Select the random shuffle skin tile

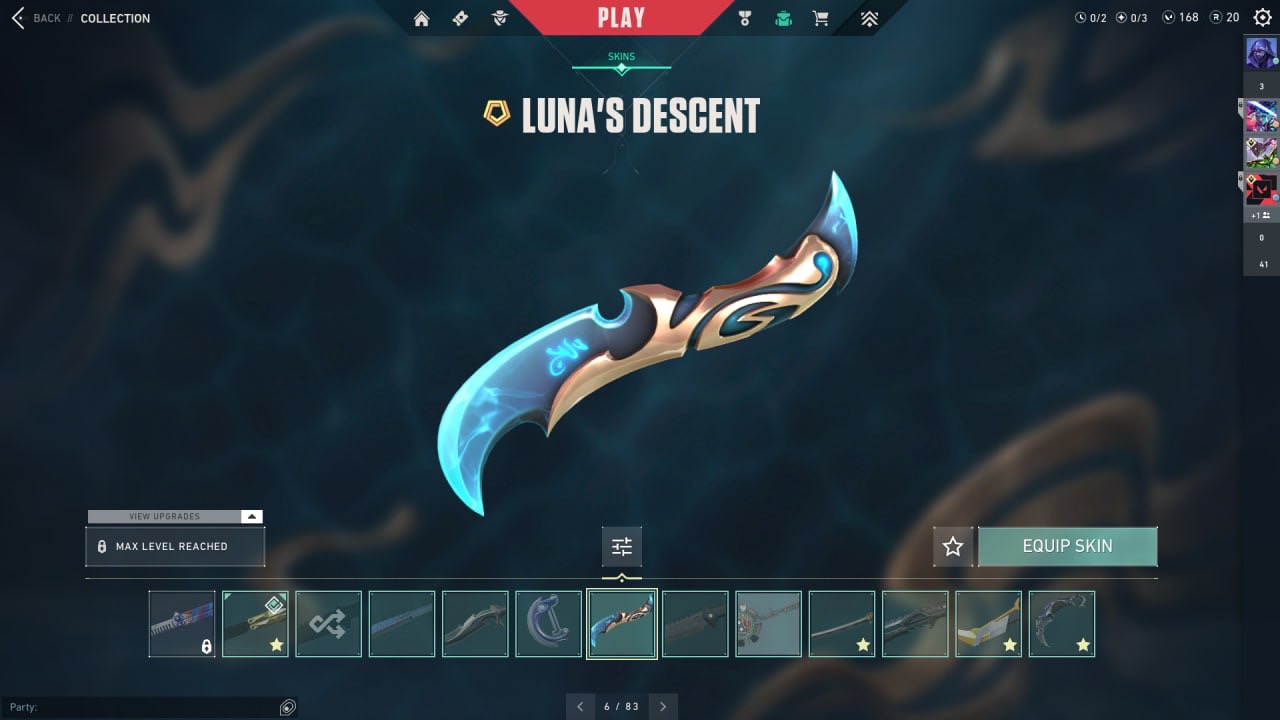pos(328,624)
